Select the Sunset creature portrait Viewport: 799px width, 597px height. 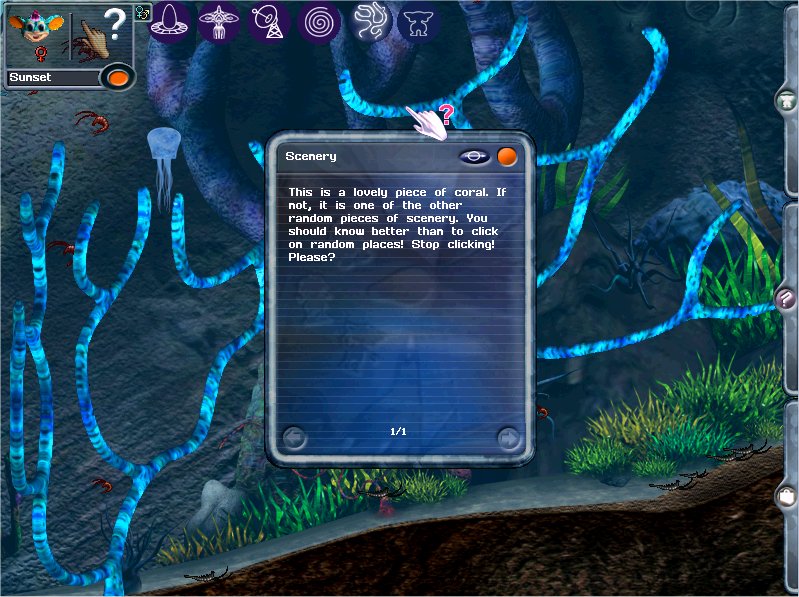[x=35, y=32]
